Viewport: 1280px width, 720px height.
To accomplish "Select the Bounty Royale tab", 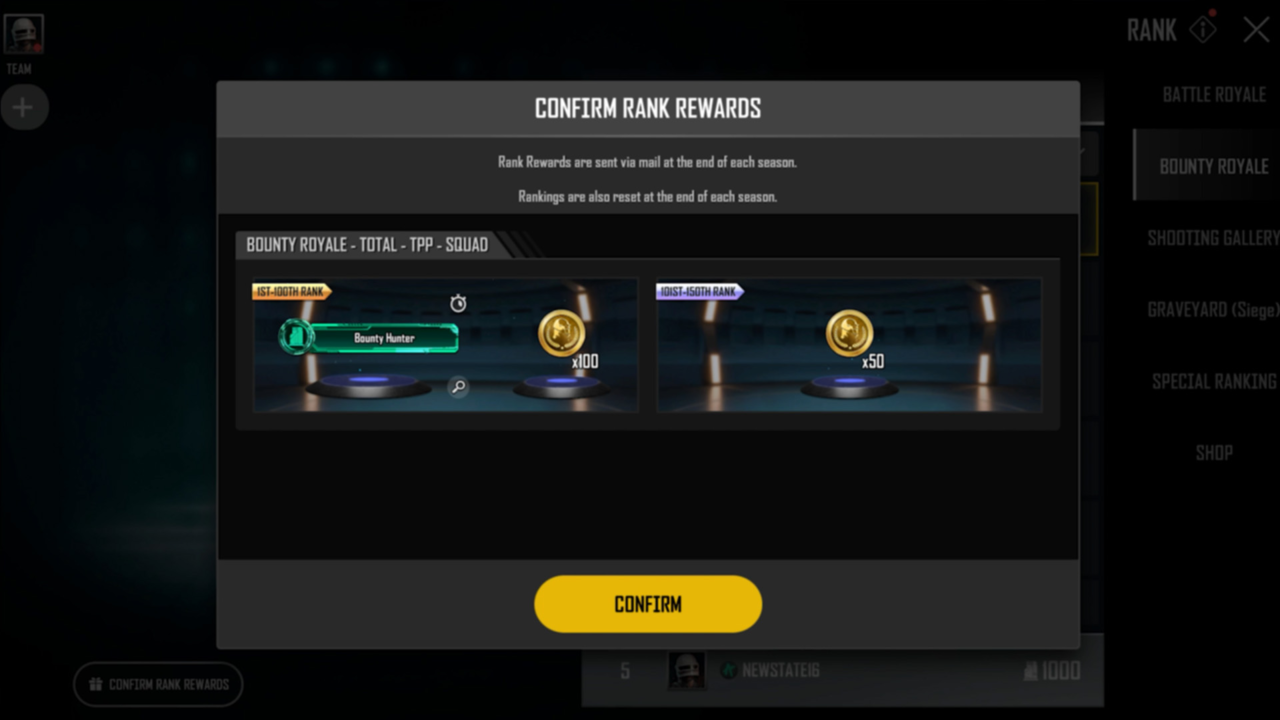I will click(x=1213, y=166).
